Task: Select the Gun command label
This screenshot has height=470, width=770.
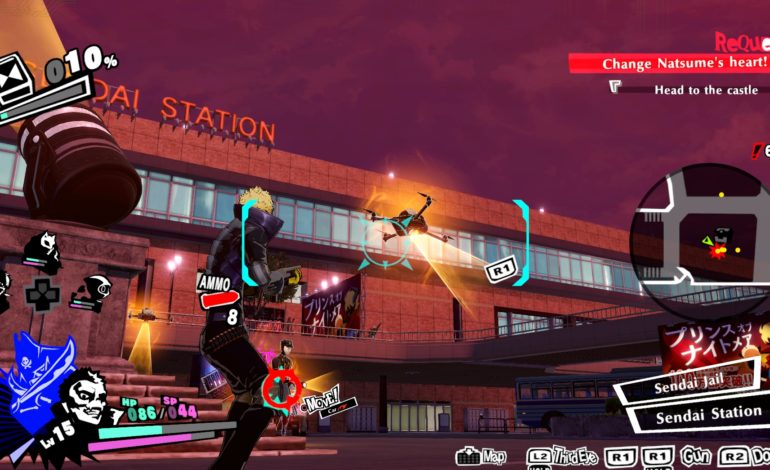Action: tap(695, 456)
